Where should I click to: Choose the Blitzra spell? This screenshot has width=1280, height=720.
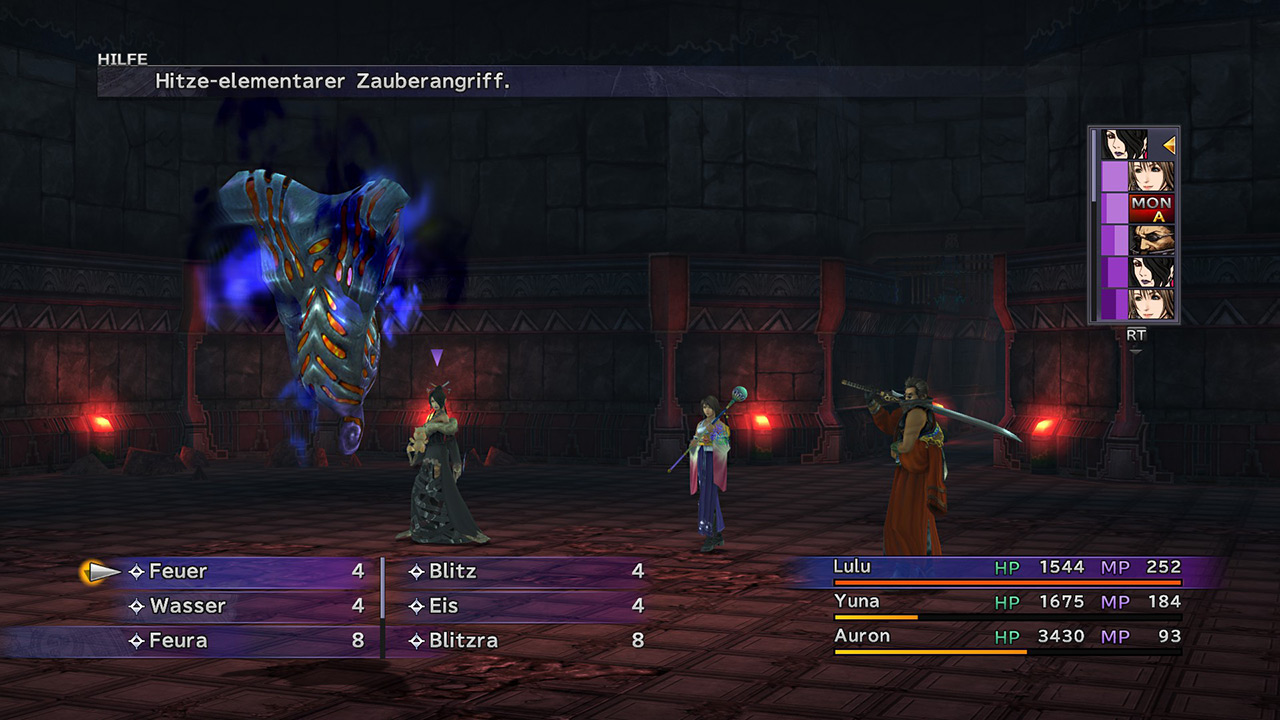tap(463, 641)
